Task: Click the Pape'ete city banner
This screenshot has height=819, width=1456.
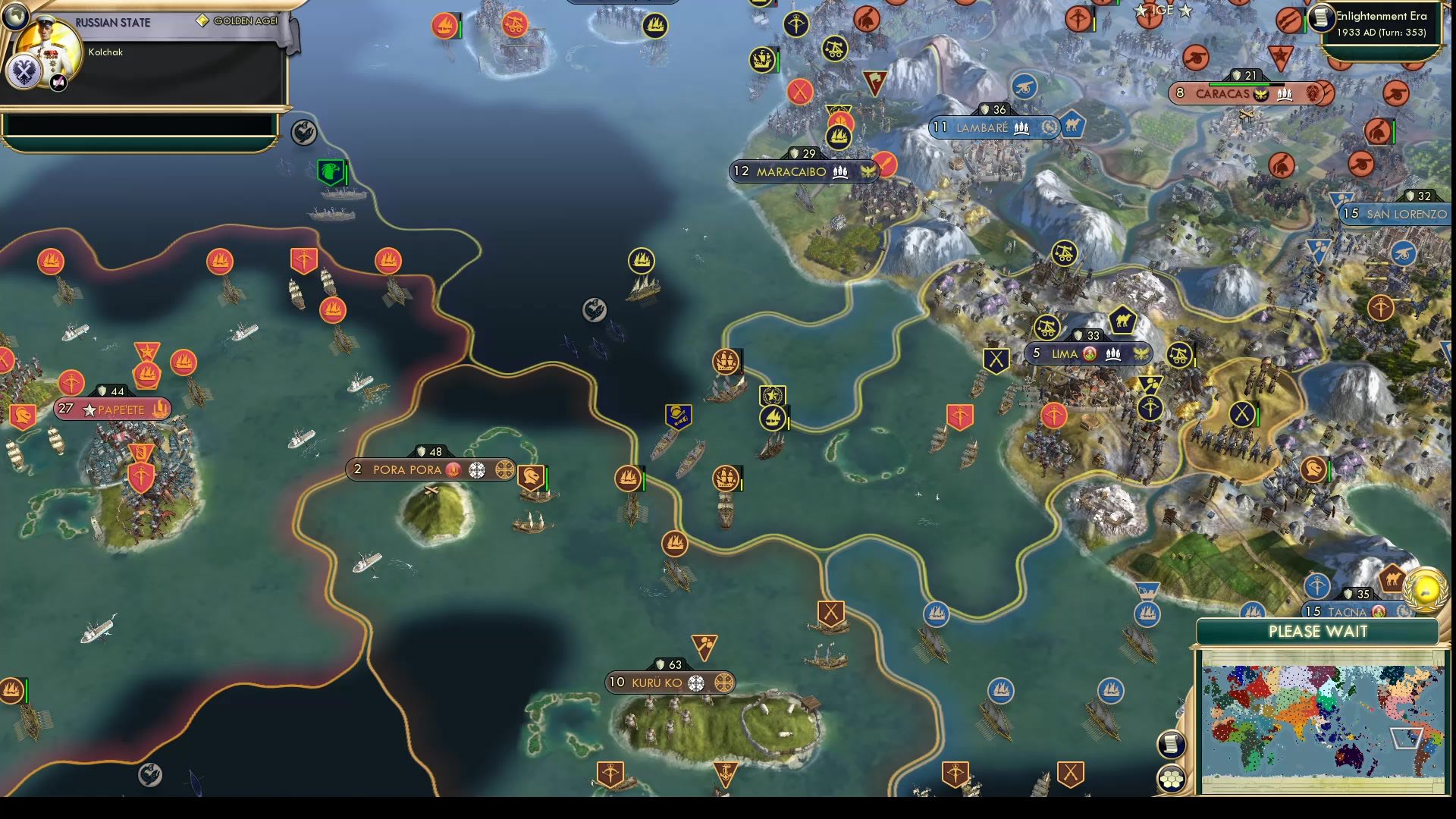Action: [x=112, y=409]
